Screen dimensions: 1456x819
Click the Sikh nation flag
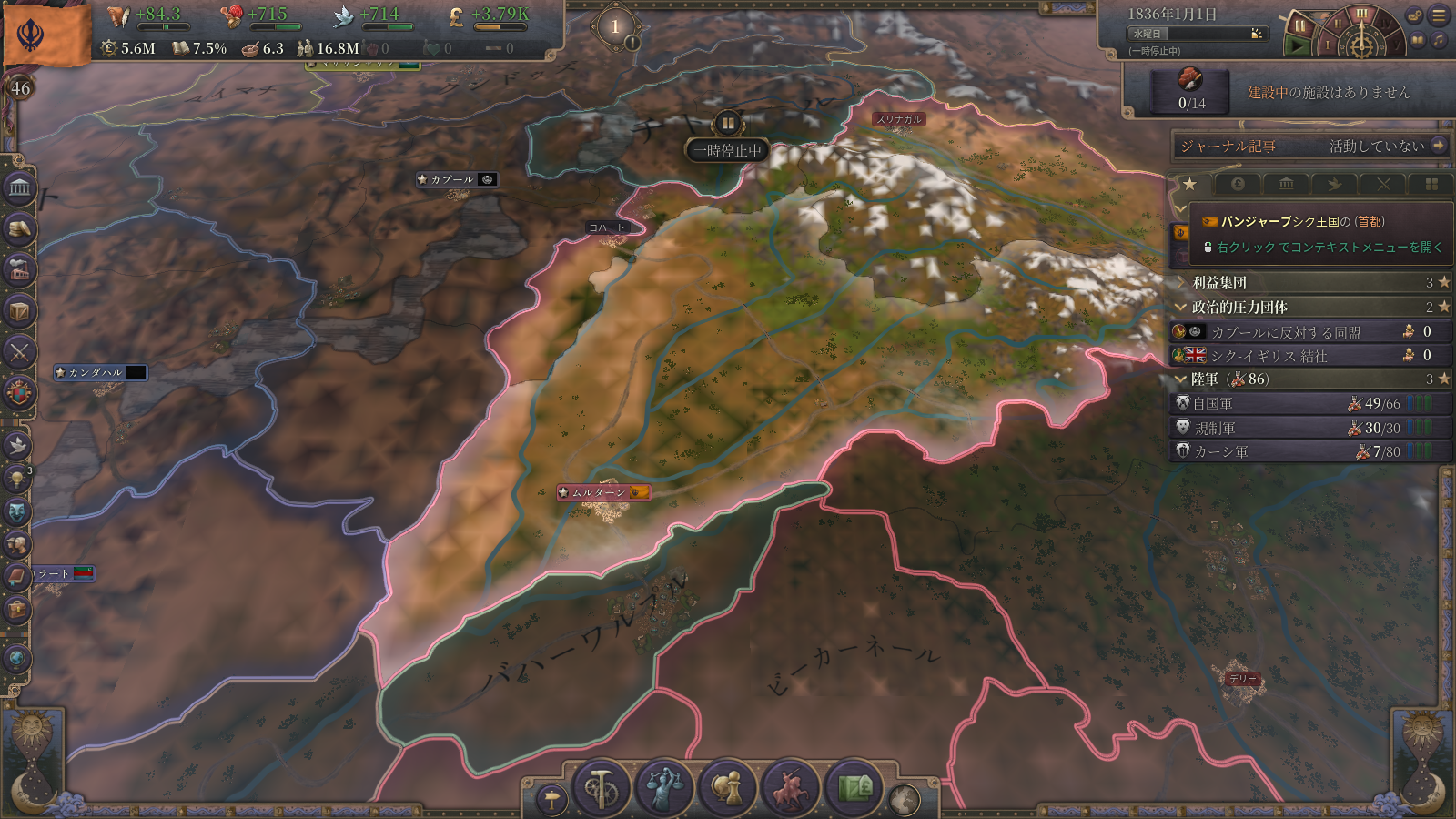(47, 35)
